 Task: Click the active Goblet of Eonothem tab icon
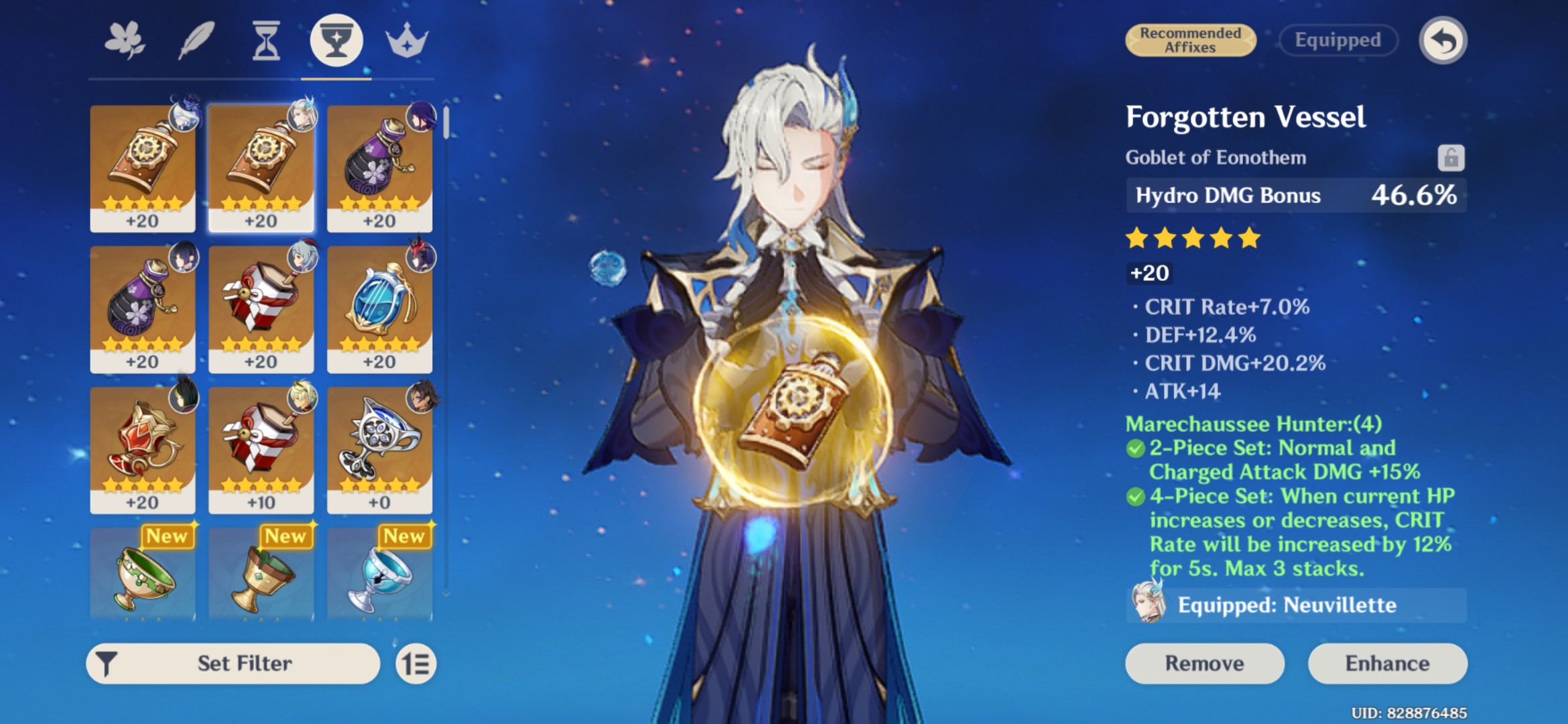click(336, 40)
